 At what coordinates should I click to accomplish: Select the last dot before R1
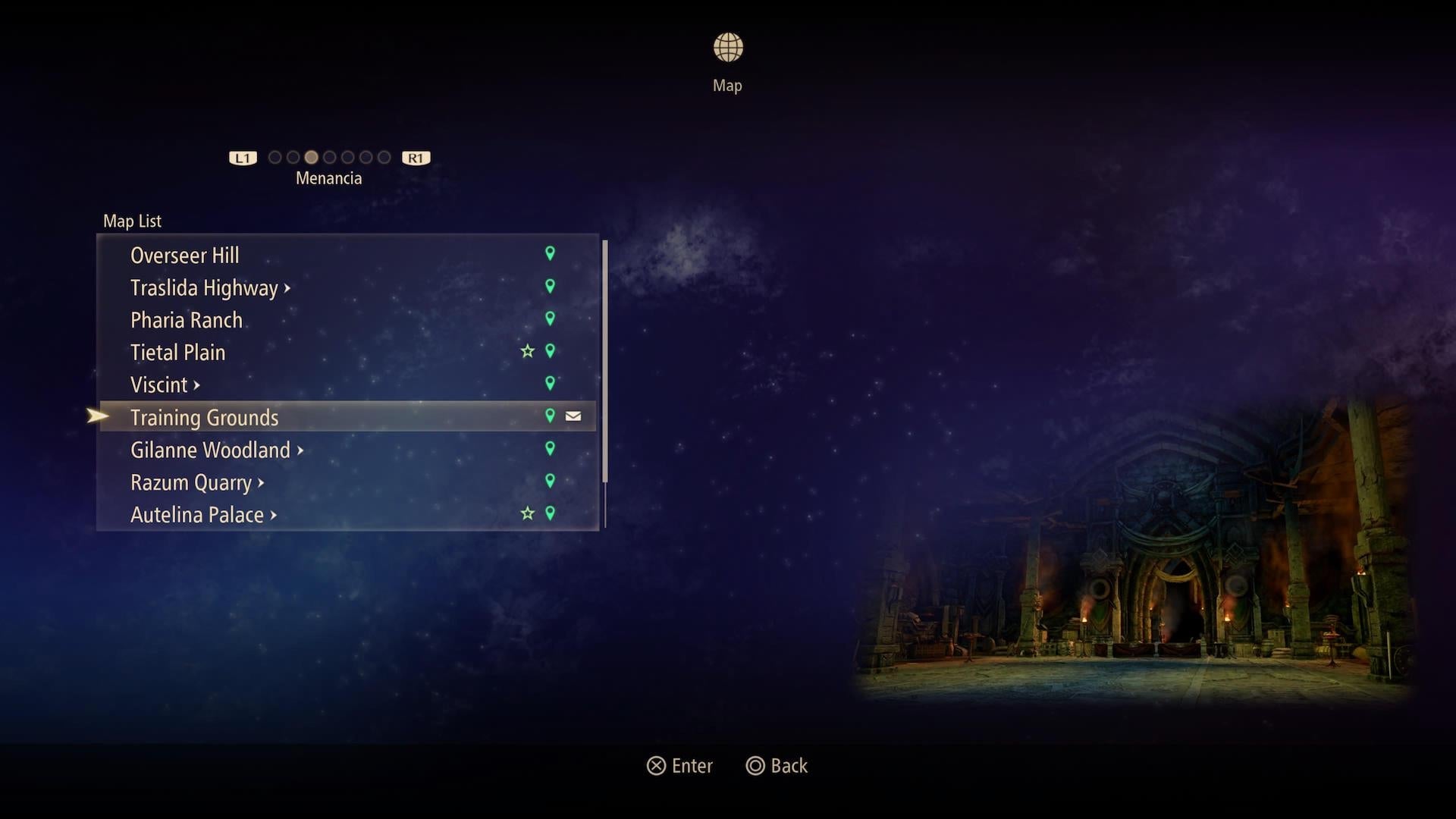[x=384, y=157]
